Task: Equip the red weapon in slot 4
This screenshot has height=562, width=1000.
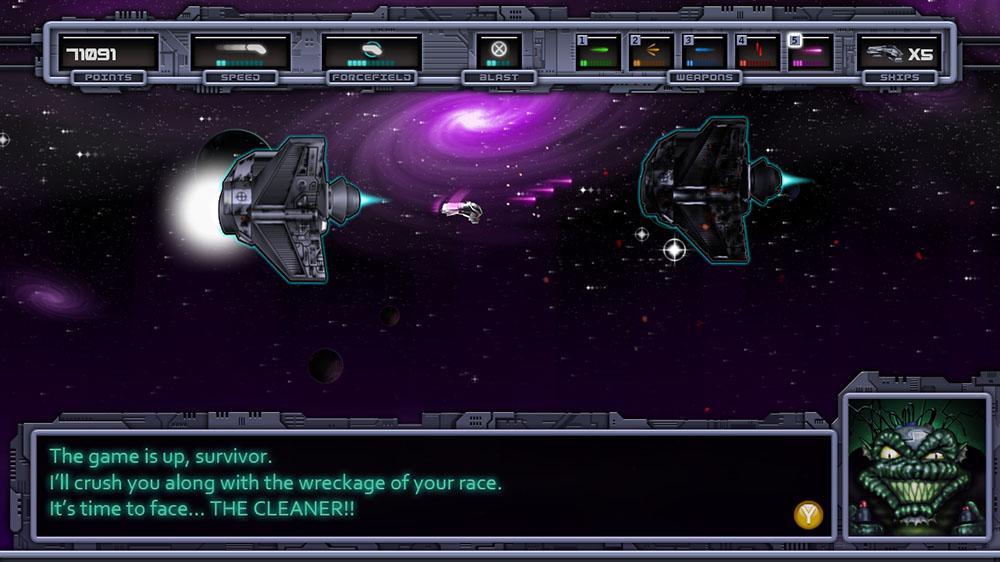Action: point(757,51)
